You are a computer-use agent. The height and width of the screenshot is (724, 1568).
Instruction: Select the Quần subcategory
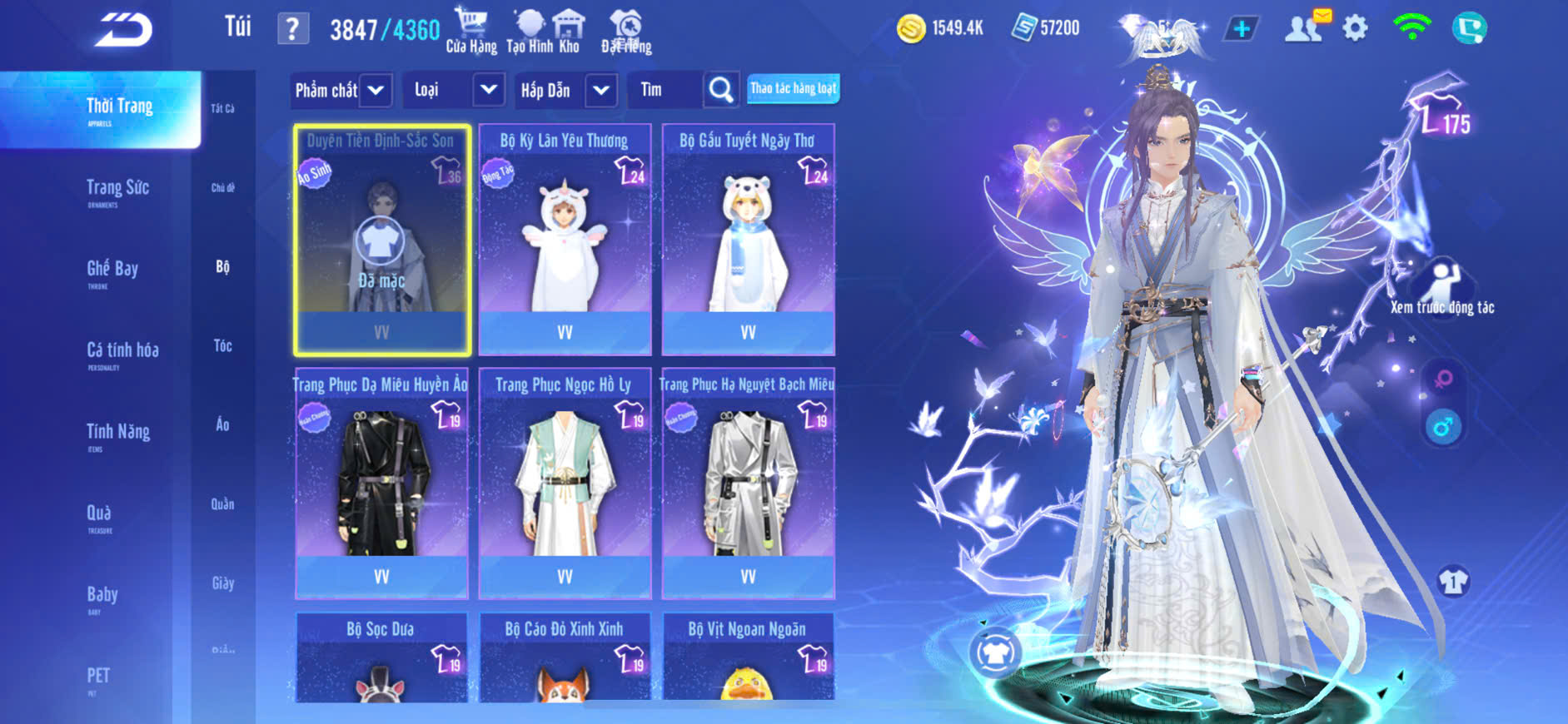pos(222,503)
